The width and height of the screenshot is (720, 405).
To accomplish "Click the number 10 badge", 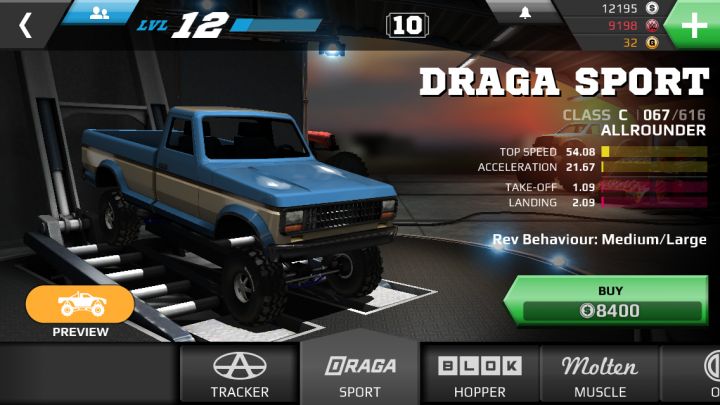I will [x=407, y=26].
